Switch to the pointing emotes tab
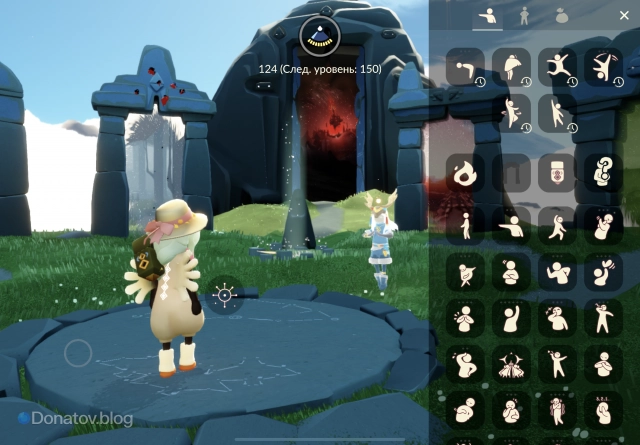This screenshot has width=640, height=445. pyautogui.click(x=488, y=16)
